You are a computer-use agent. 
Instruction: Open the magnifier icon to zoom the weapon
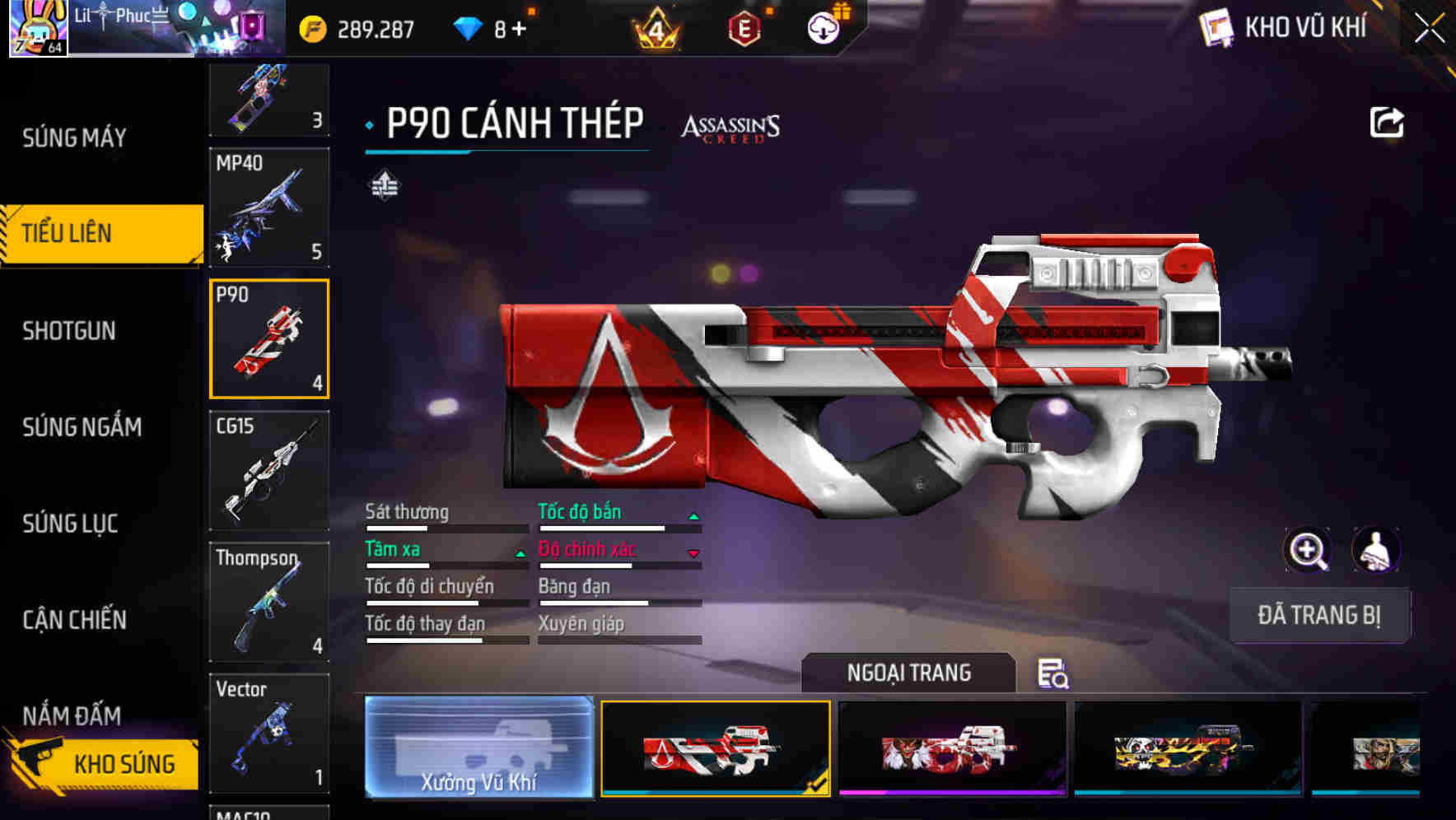click(1308, 550)
